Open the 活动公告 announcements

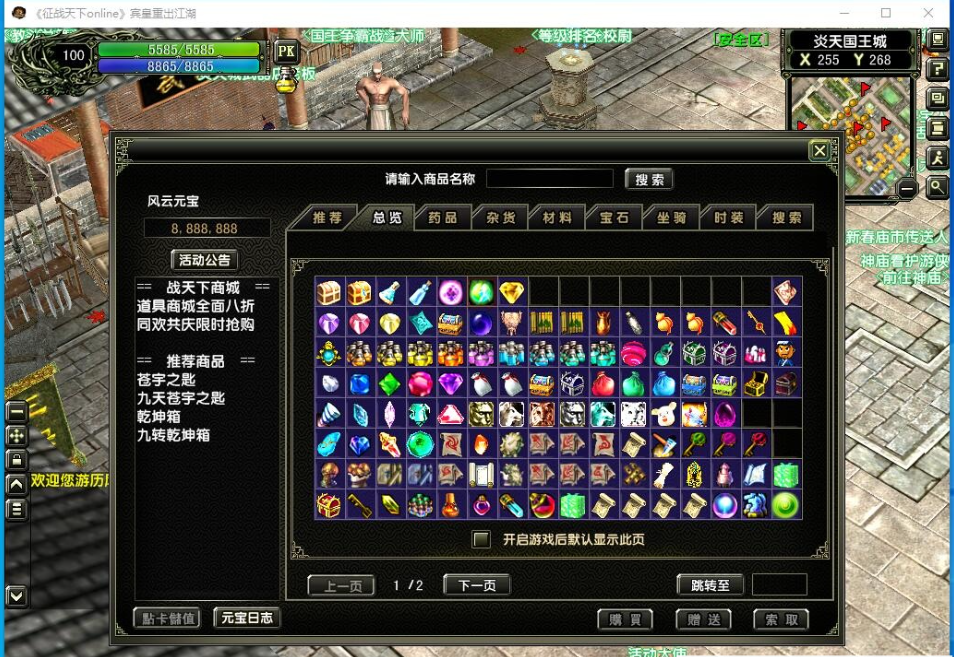[205, 260]
